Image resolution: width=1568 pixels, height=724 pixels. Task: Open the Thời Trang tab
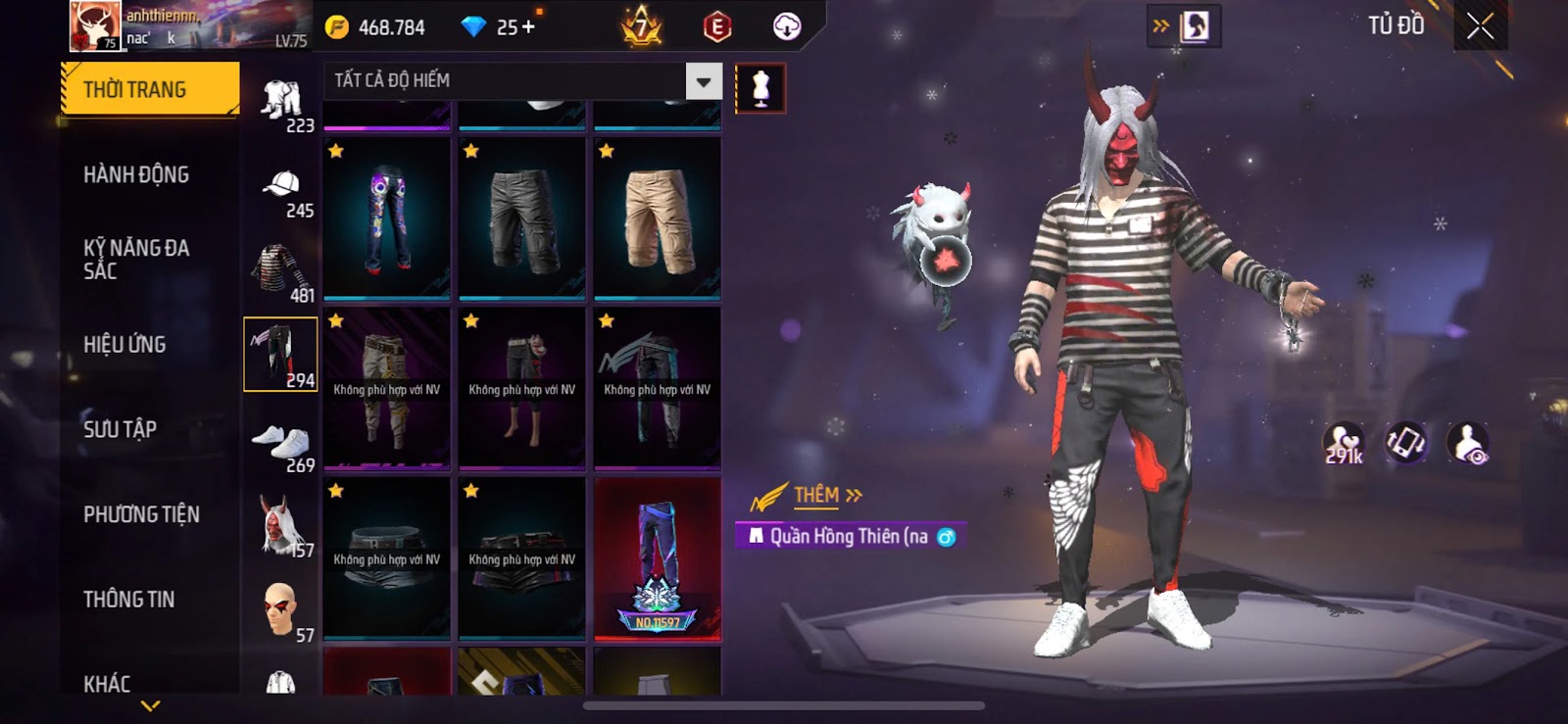pos(149,89)
